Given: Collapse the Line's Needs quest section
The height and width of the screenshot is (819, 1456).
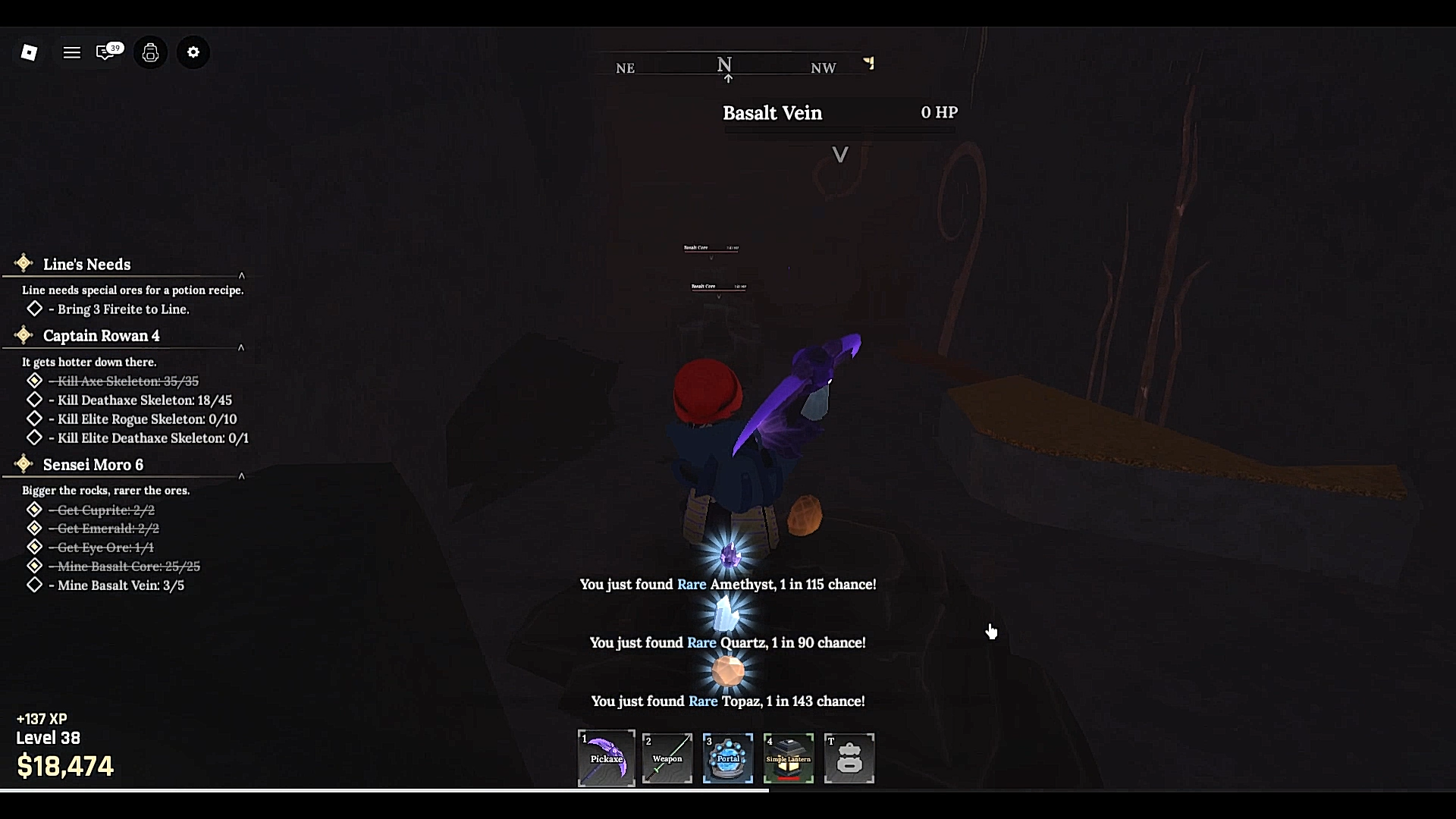Looking at the screenshot, I should 242,275.
